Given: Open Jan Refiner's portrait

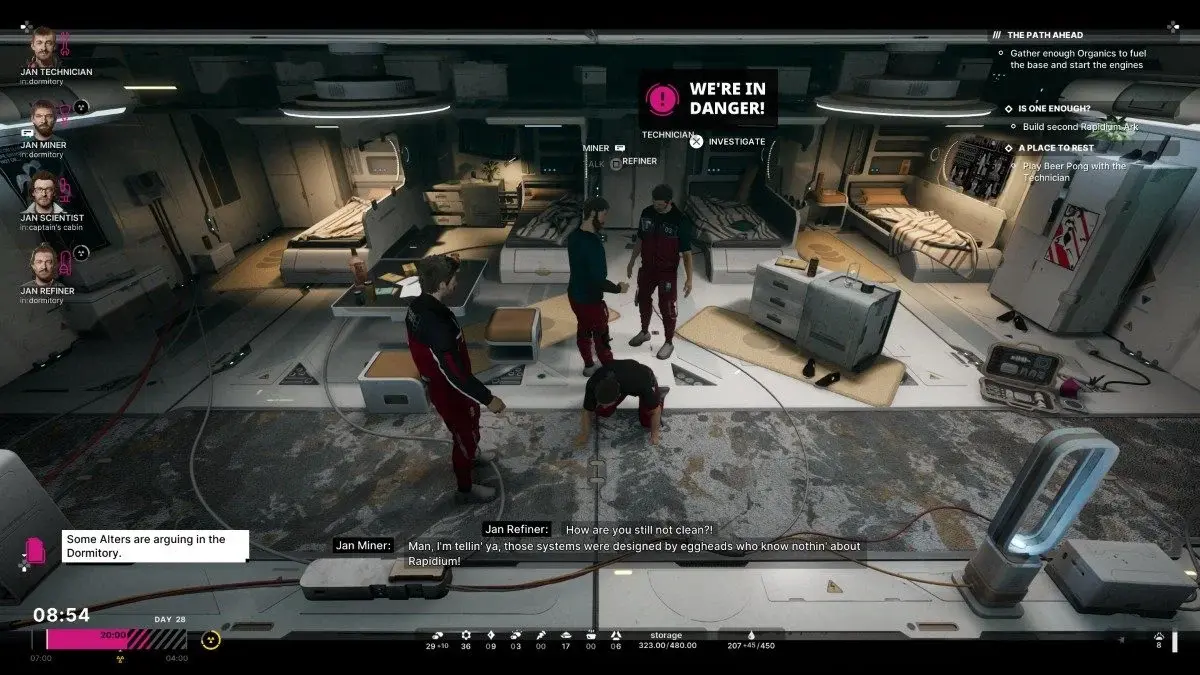Looking at the screenshot, I should click(x=42, y=264).
